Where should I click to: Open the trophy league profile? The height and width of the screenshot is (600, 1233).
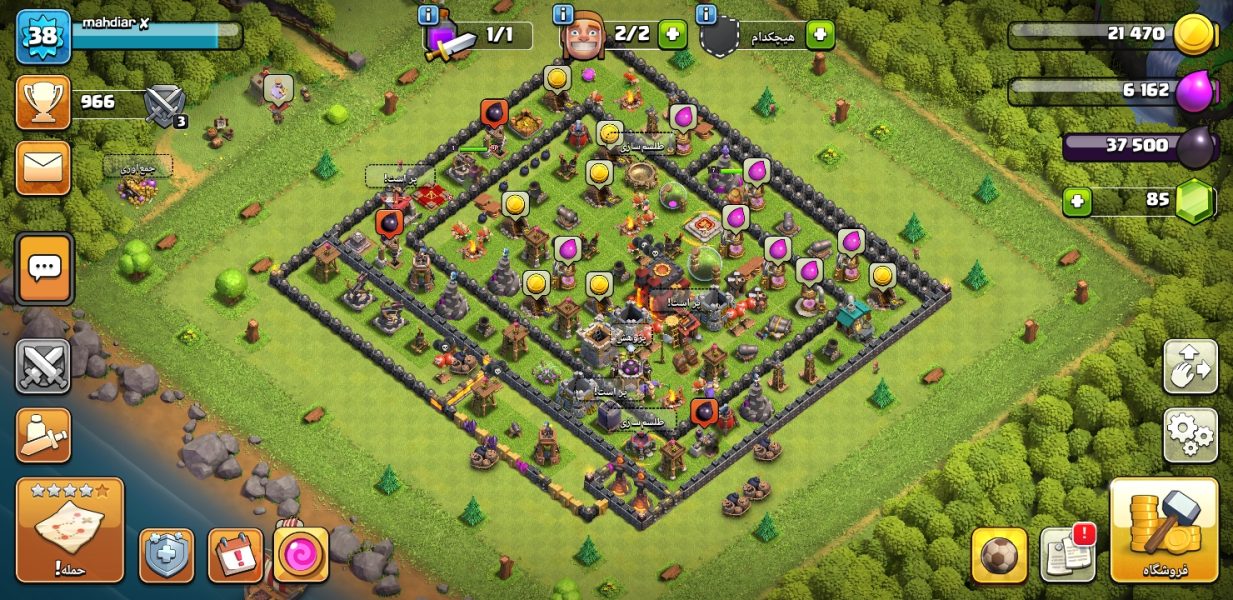point(43,101)
